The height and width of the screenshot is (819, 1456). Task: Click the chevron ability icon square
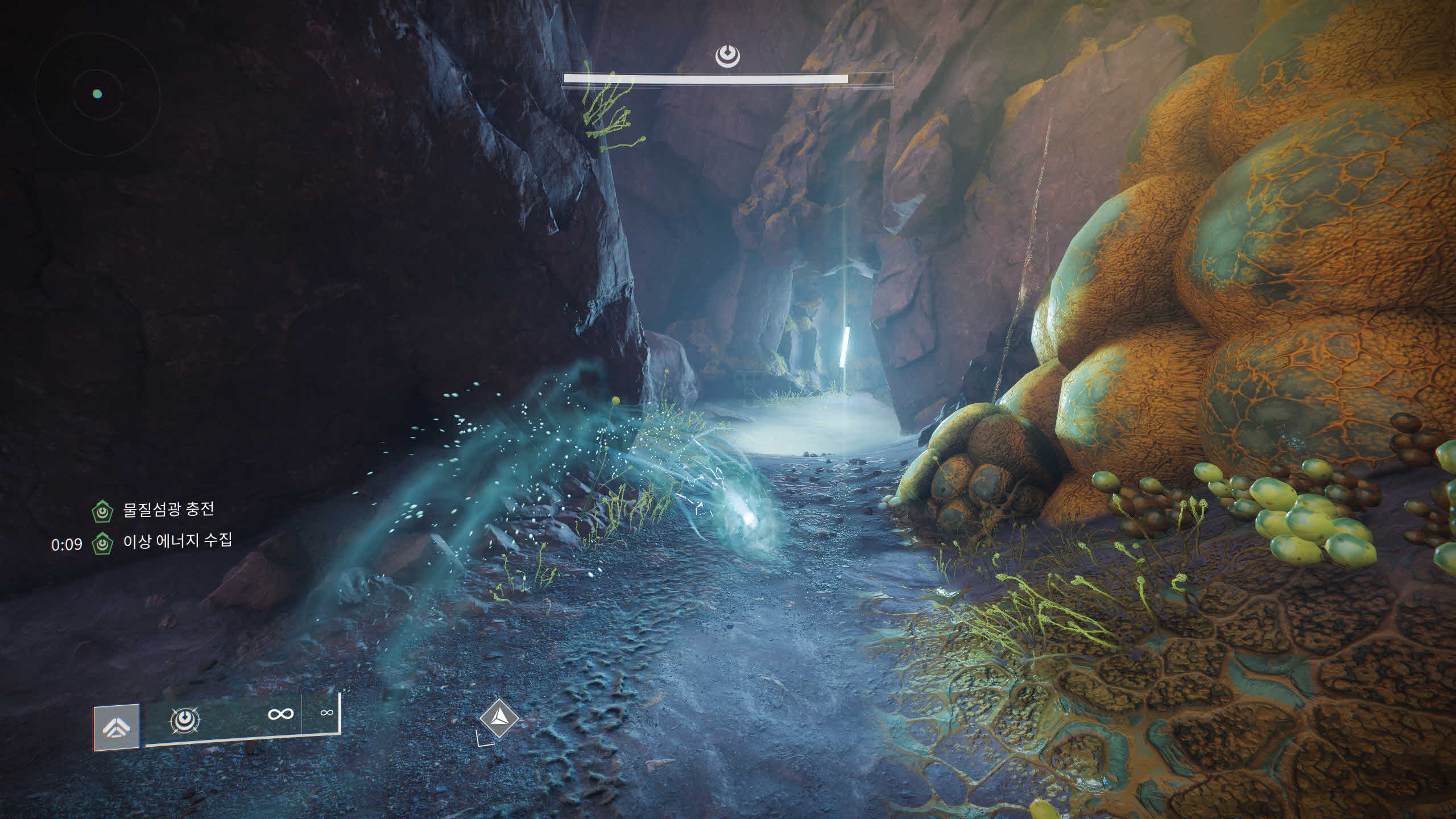117,727
